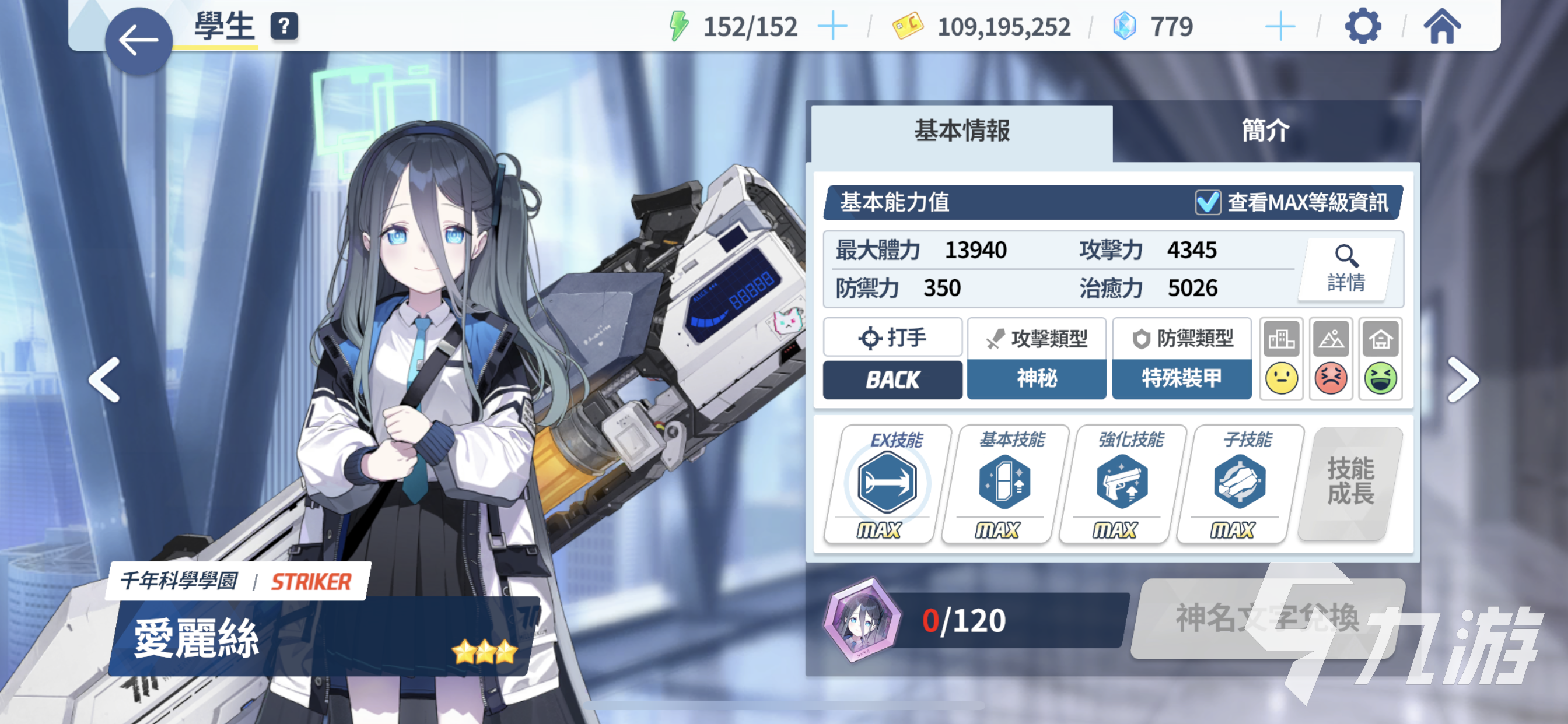Return to the home screen

[1441, 27]
